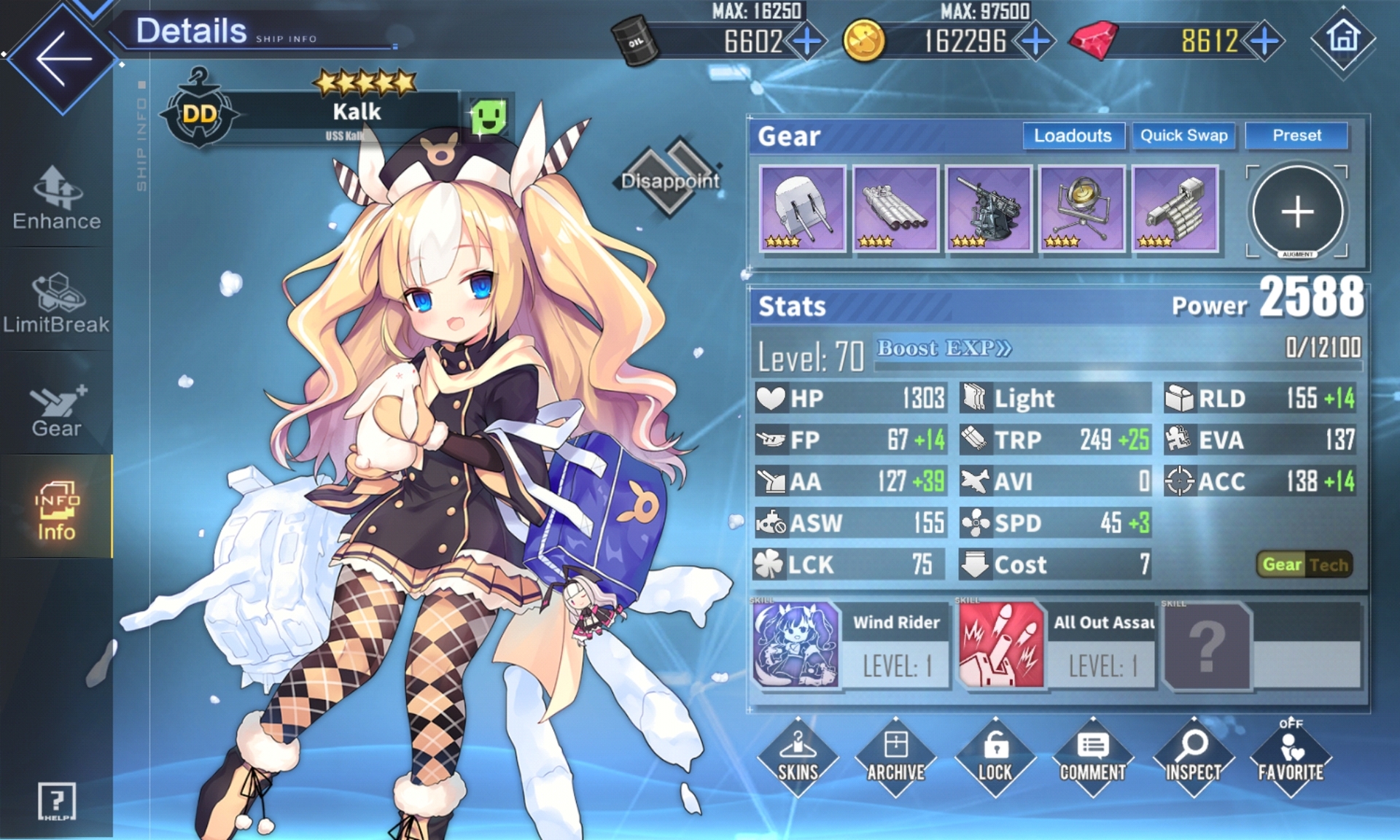
Task: View the Wind Rider skill
Action: pos(796,644)
